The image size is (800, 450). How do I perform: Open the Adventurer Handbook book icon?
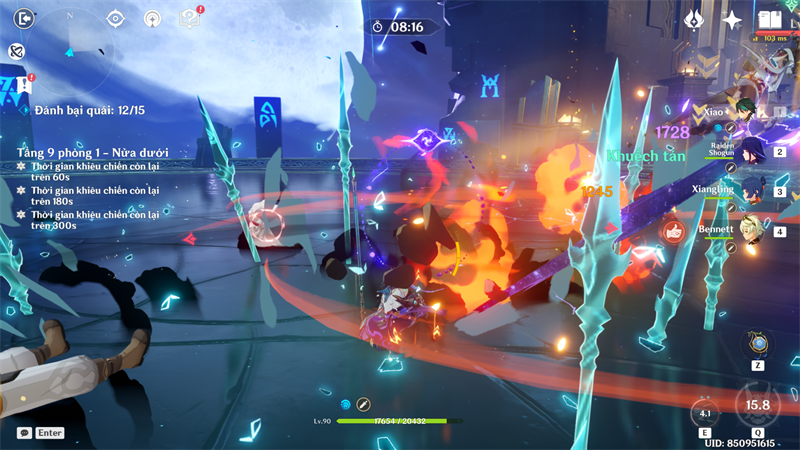pos(768,19)
